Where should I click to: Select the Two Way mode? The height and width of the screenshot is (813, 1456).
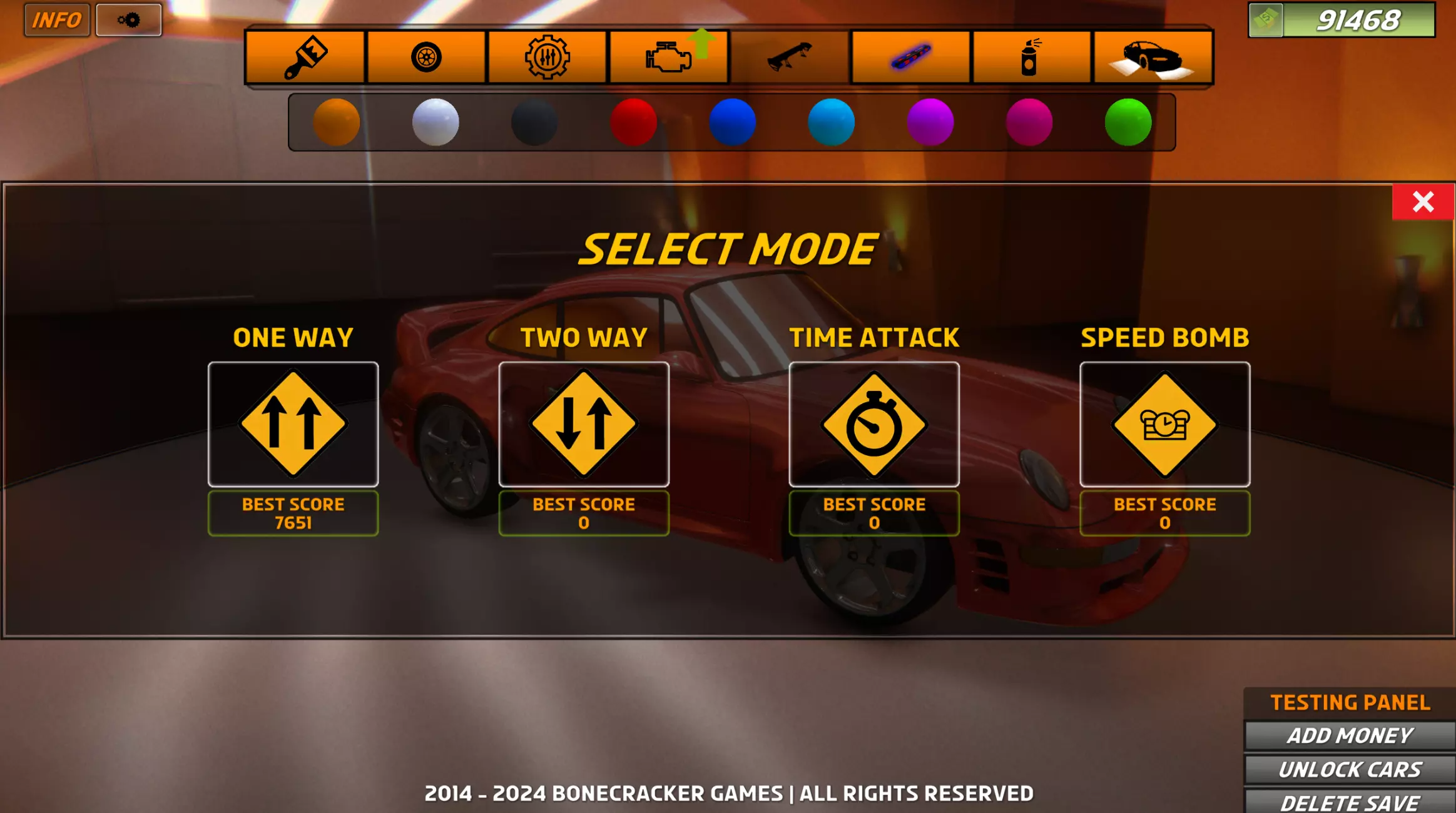pyautogui.click(x=583, y=424)
